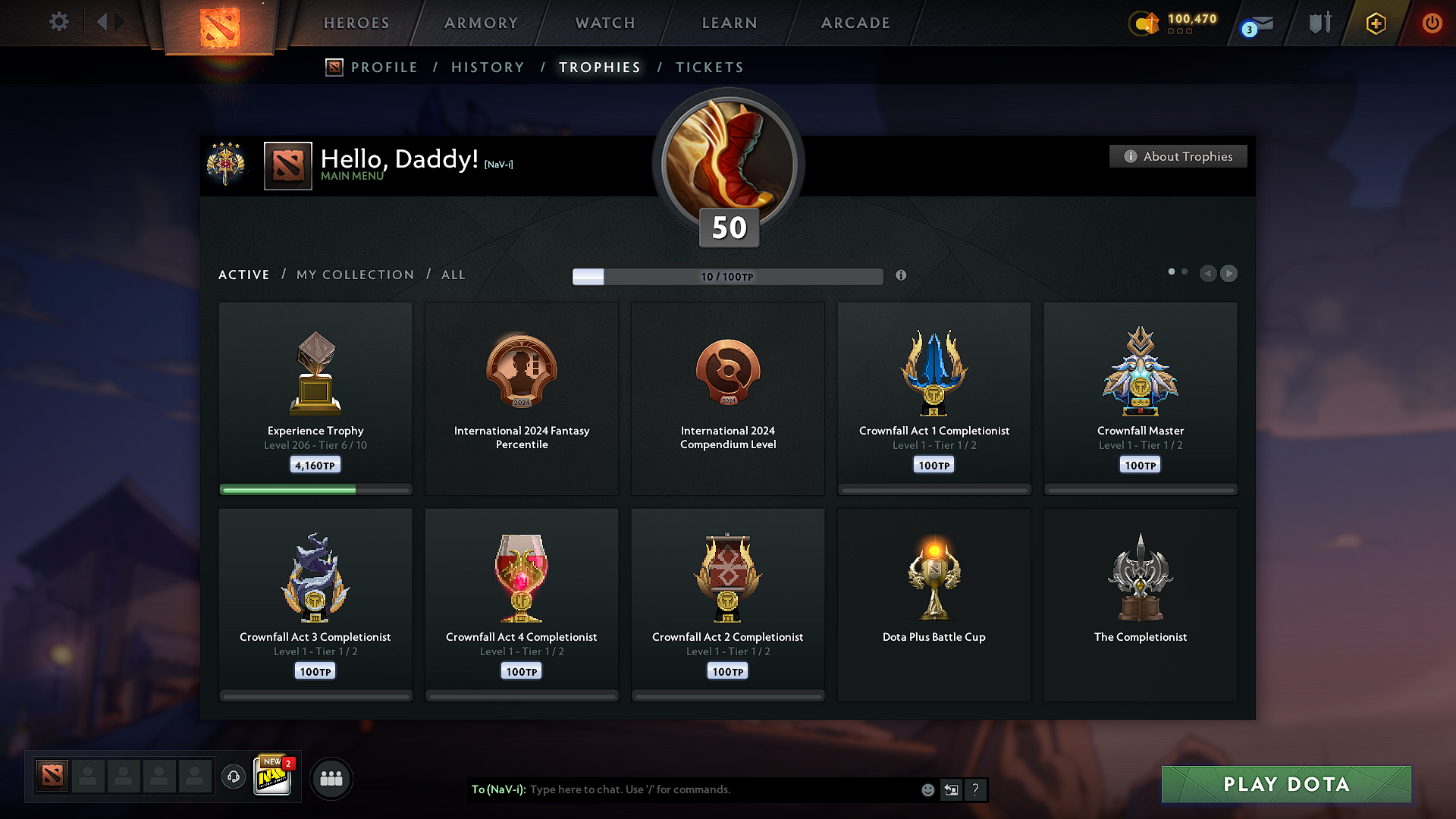Advance trophies with the right arrow

coord(1228,274)
